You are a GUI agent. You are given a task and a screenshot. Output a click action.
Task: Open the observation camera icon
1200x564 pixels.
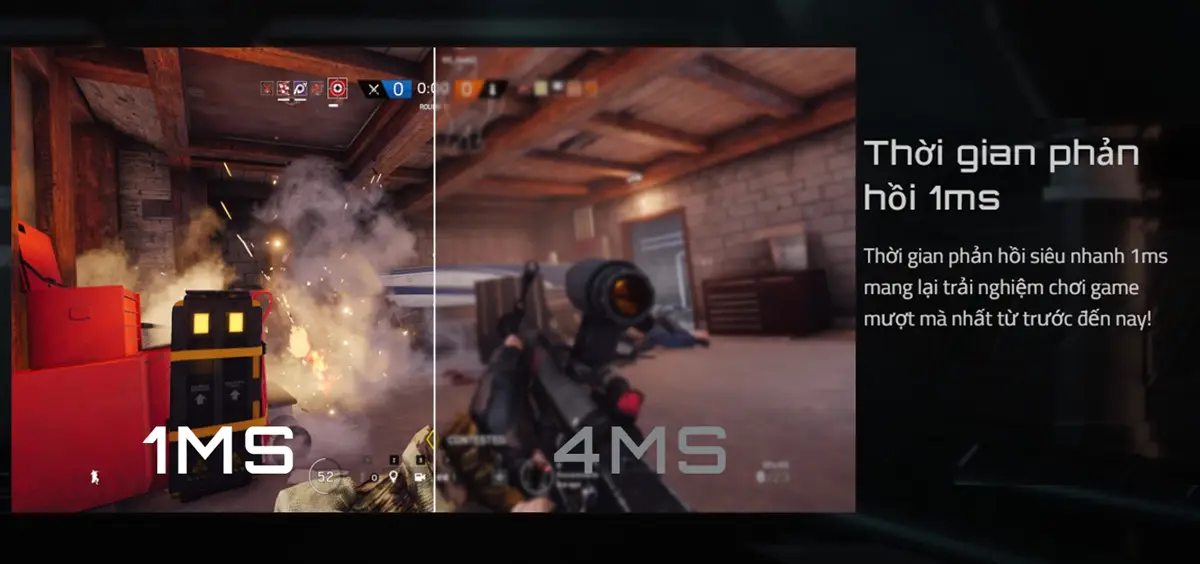click(420, 477)
